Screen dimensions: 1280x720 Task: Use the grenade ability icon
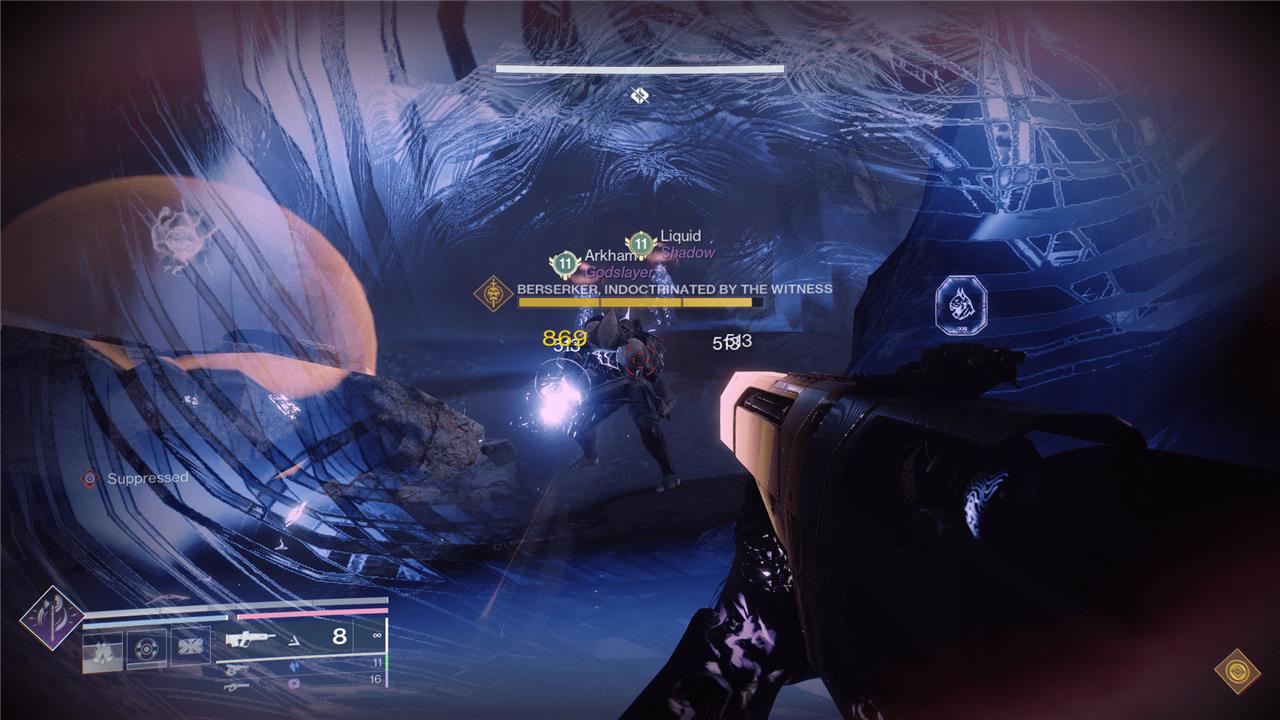[146, 648]
